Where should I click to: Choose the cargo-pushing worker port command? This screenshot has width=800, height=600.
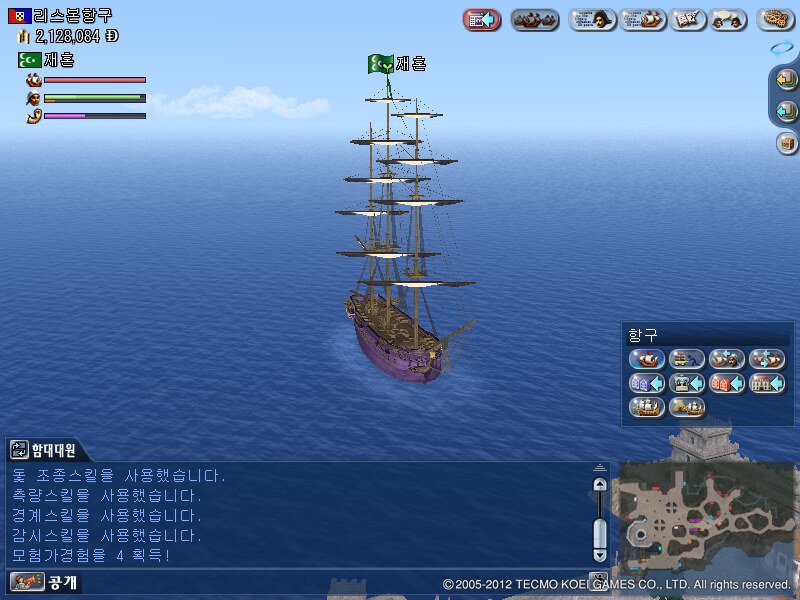tap(687, 358)
